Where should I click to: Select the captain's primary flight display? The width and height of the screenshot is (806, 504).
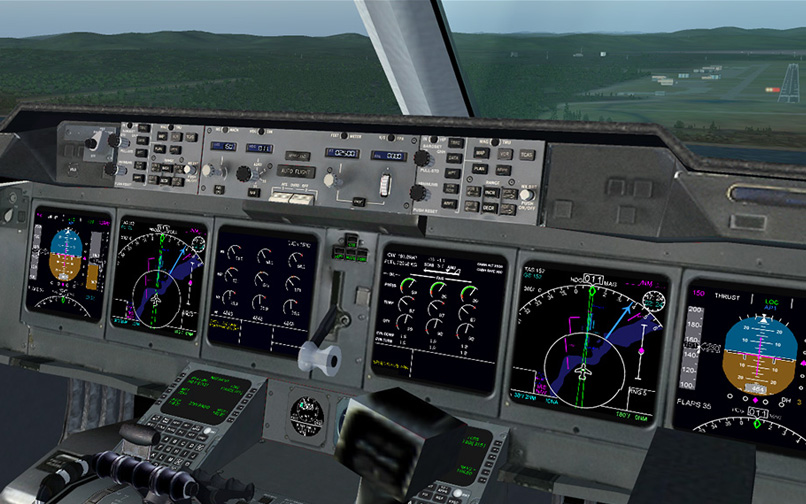click(68, 260)
